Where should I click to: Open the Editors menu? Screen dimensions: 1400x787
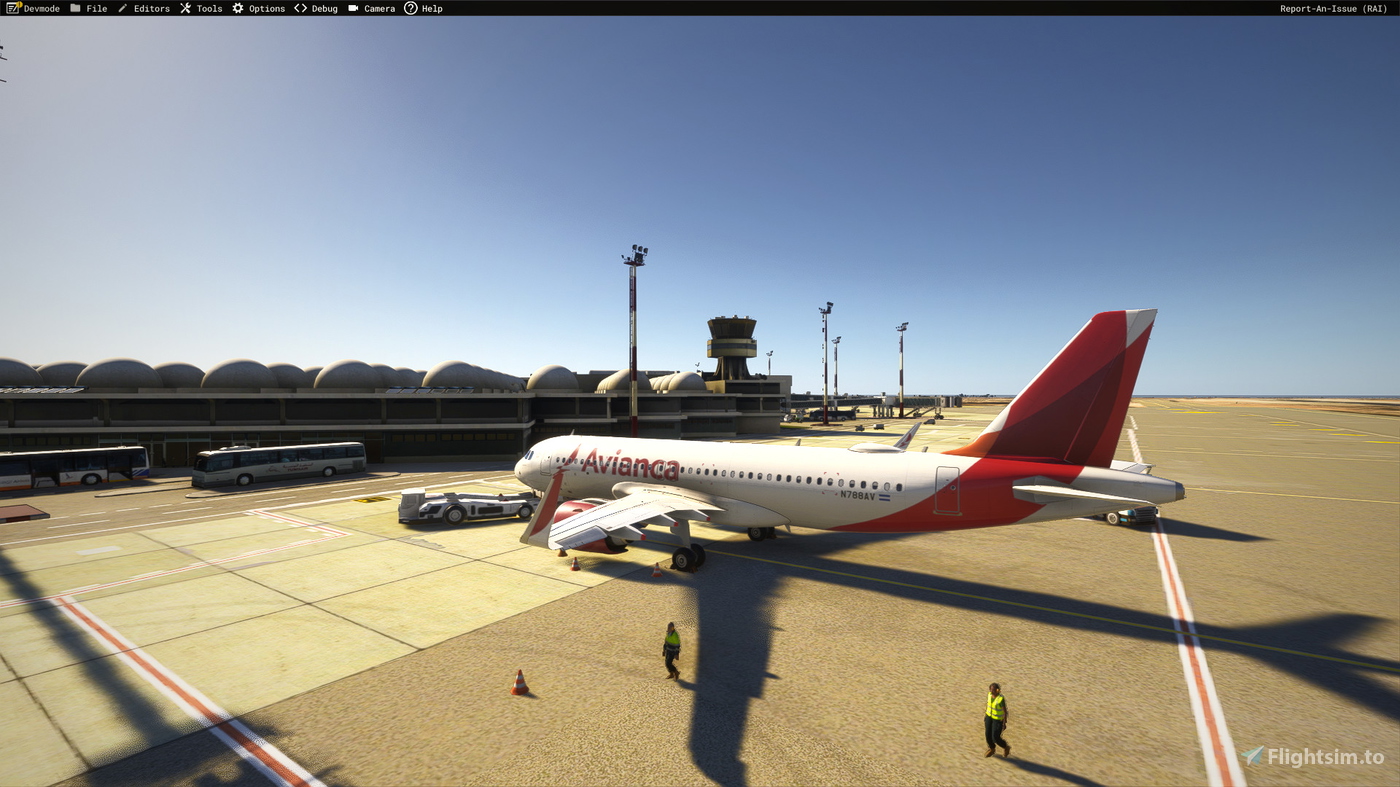coord(150,8)
